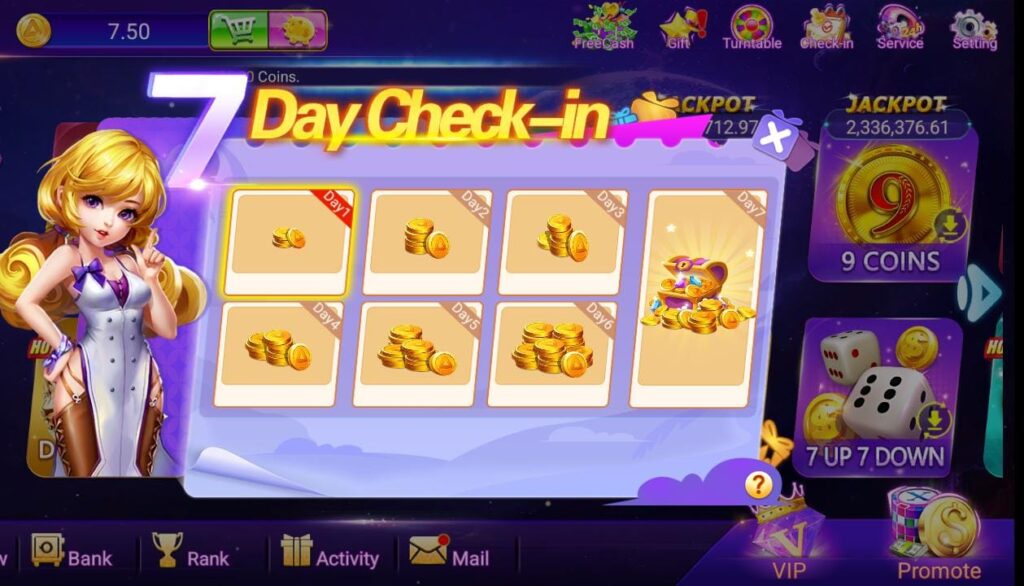Viewport: 1024px width, 586px height.
Task: Open the Turntable wheel
Action: 751,27
